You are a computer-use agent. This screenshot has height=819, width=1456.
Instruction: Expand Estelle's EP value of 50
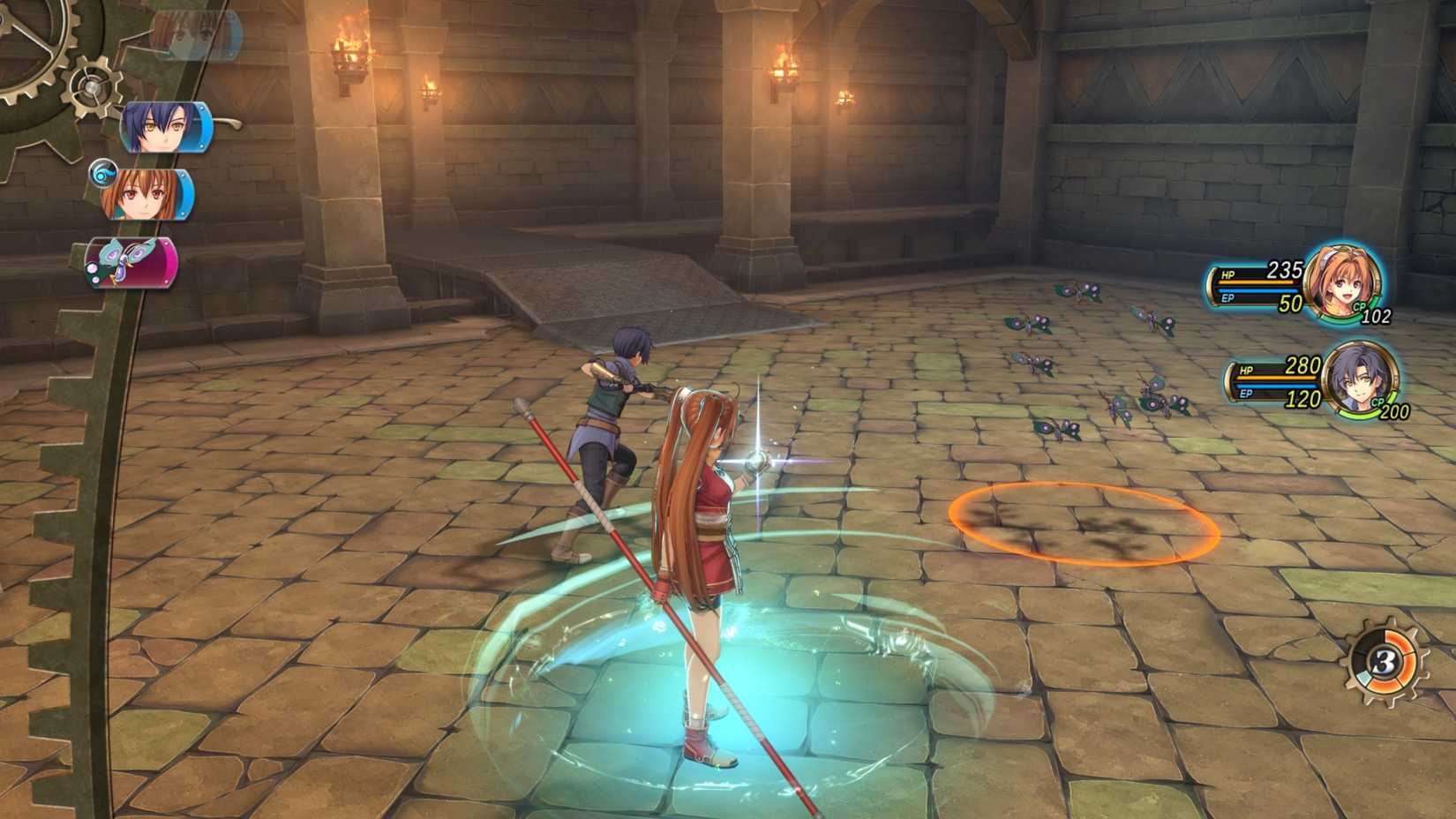[x=1291, y=302]
